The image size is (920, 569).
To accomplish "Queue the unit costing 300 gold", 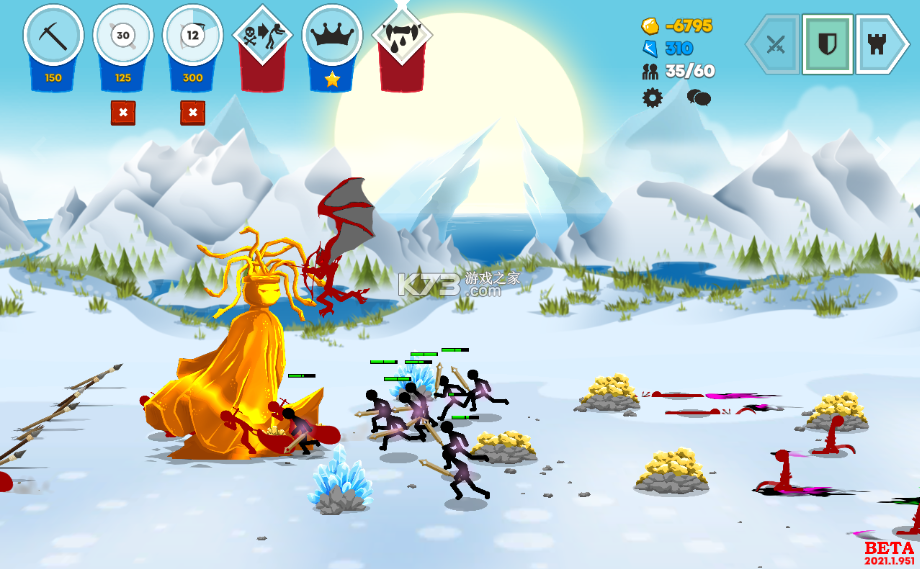I will tap(193, 37).
